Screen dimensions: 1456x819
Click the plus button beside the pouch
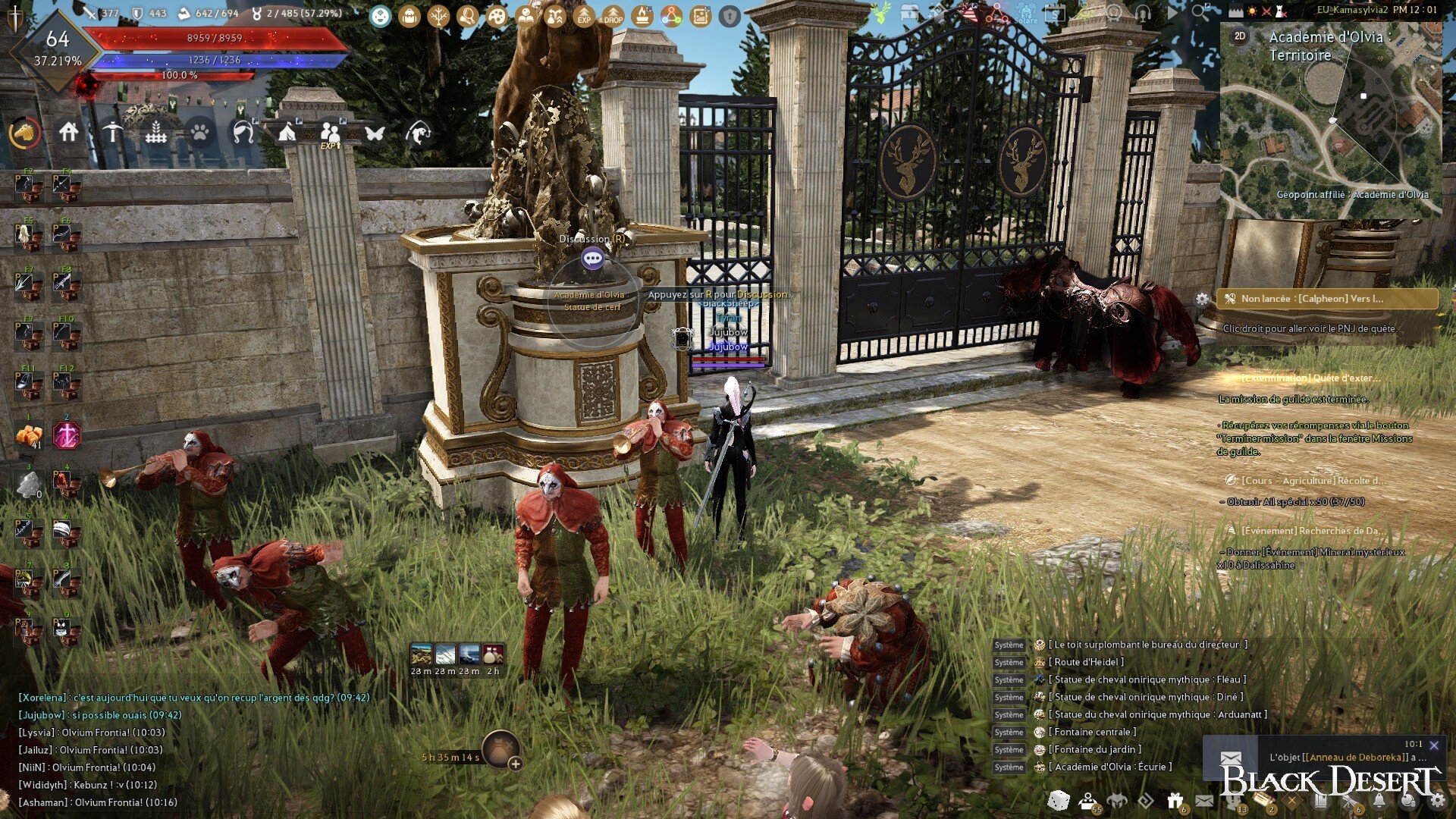(516, 764)
